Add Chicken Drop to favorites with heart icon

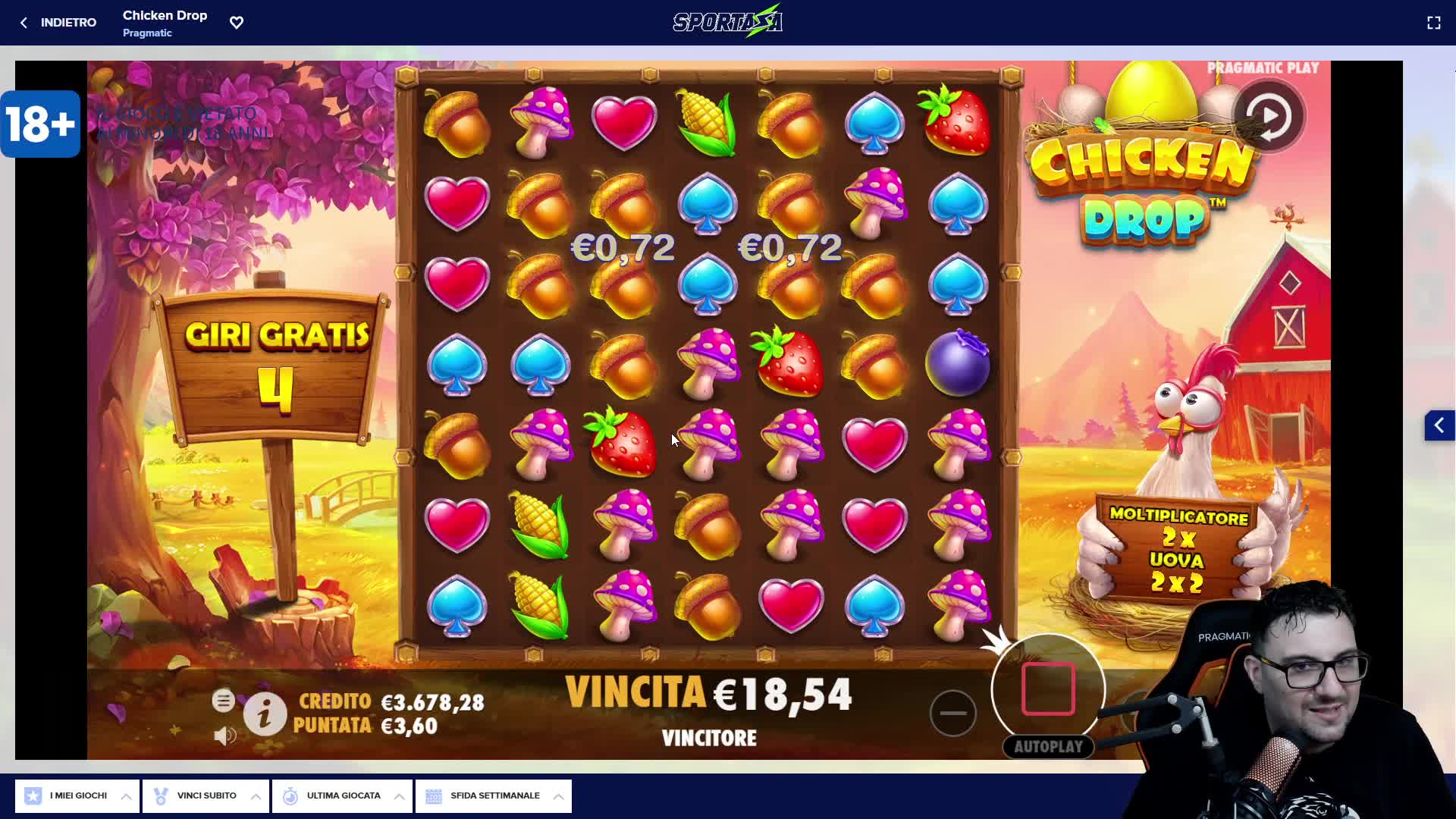(x=237, y=23)
